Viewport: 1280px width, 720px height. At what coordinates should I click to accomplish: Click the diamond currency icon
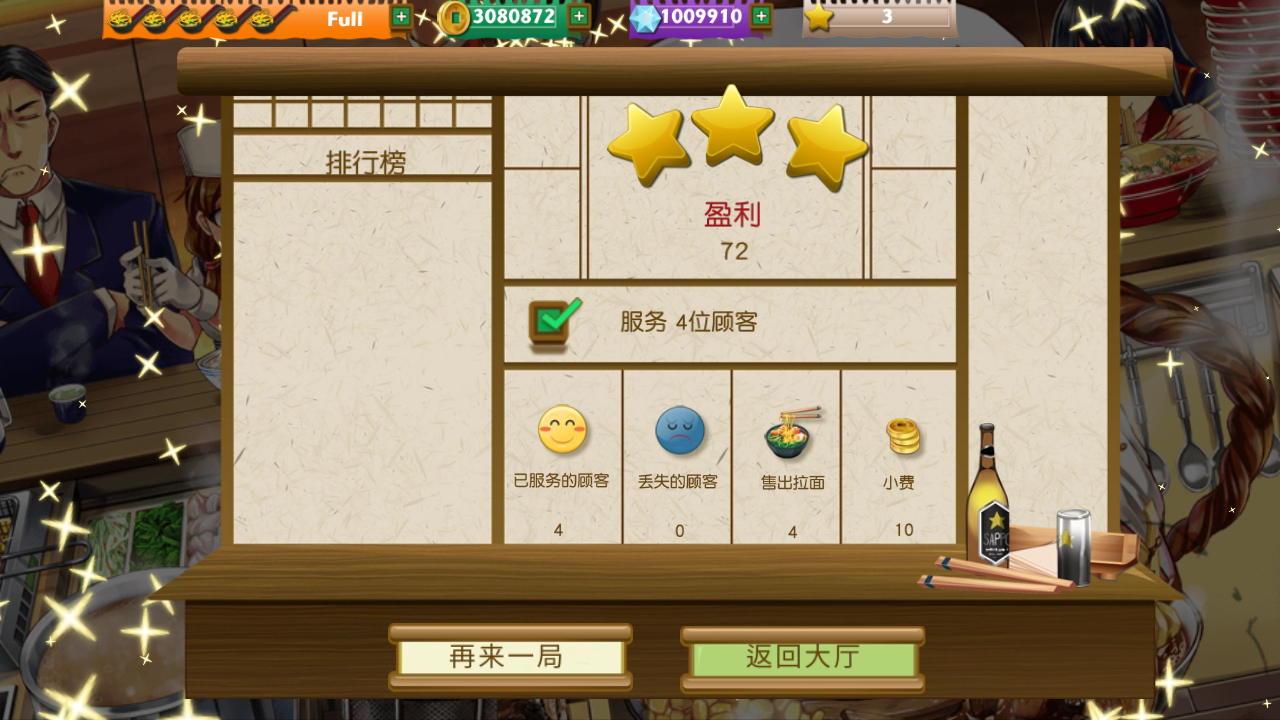coord(646,17)
